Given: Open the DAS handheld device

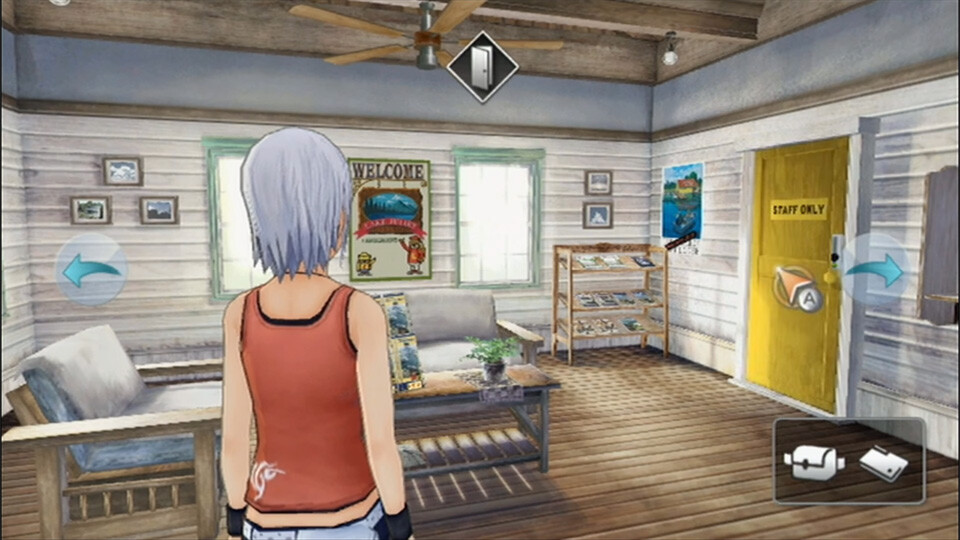Looking at the screenshot, I should tap(883, 462).
